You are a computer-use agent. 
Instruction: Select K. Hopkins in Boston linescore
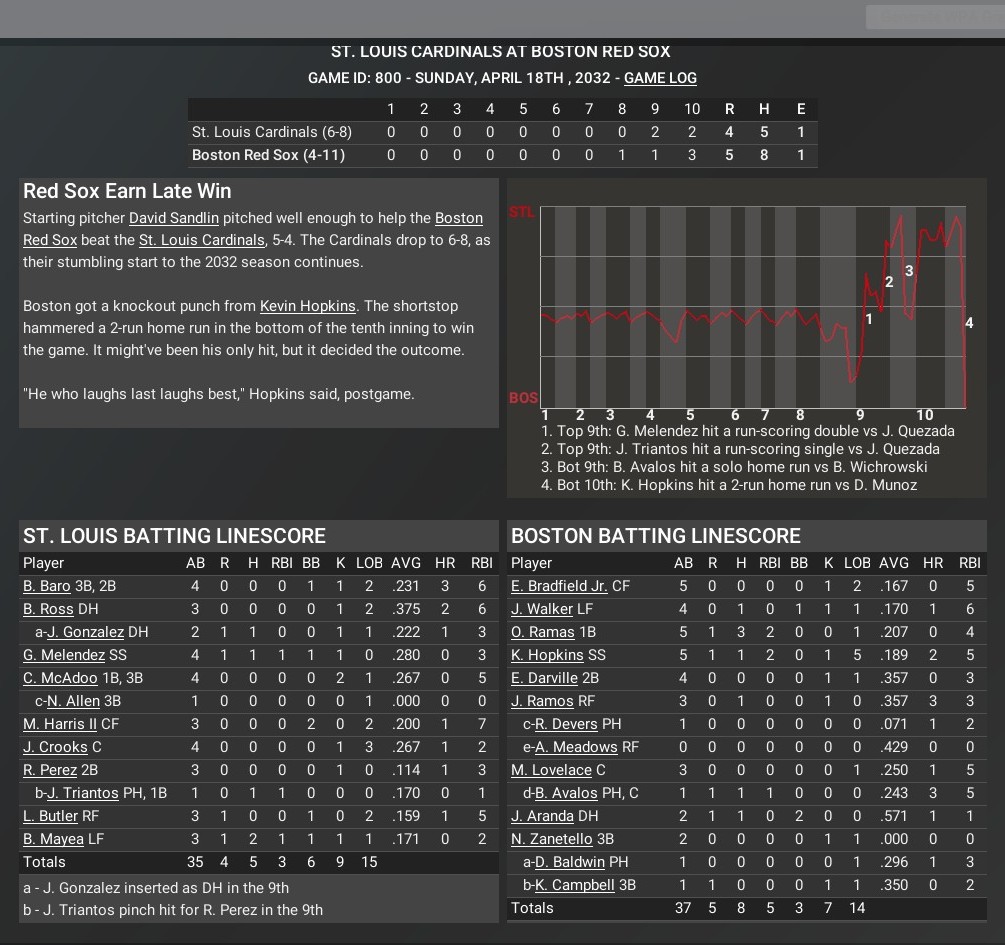(547, 655)
